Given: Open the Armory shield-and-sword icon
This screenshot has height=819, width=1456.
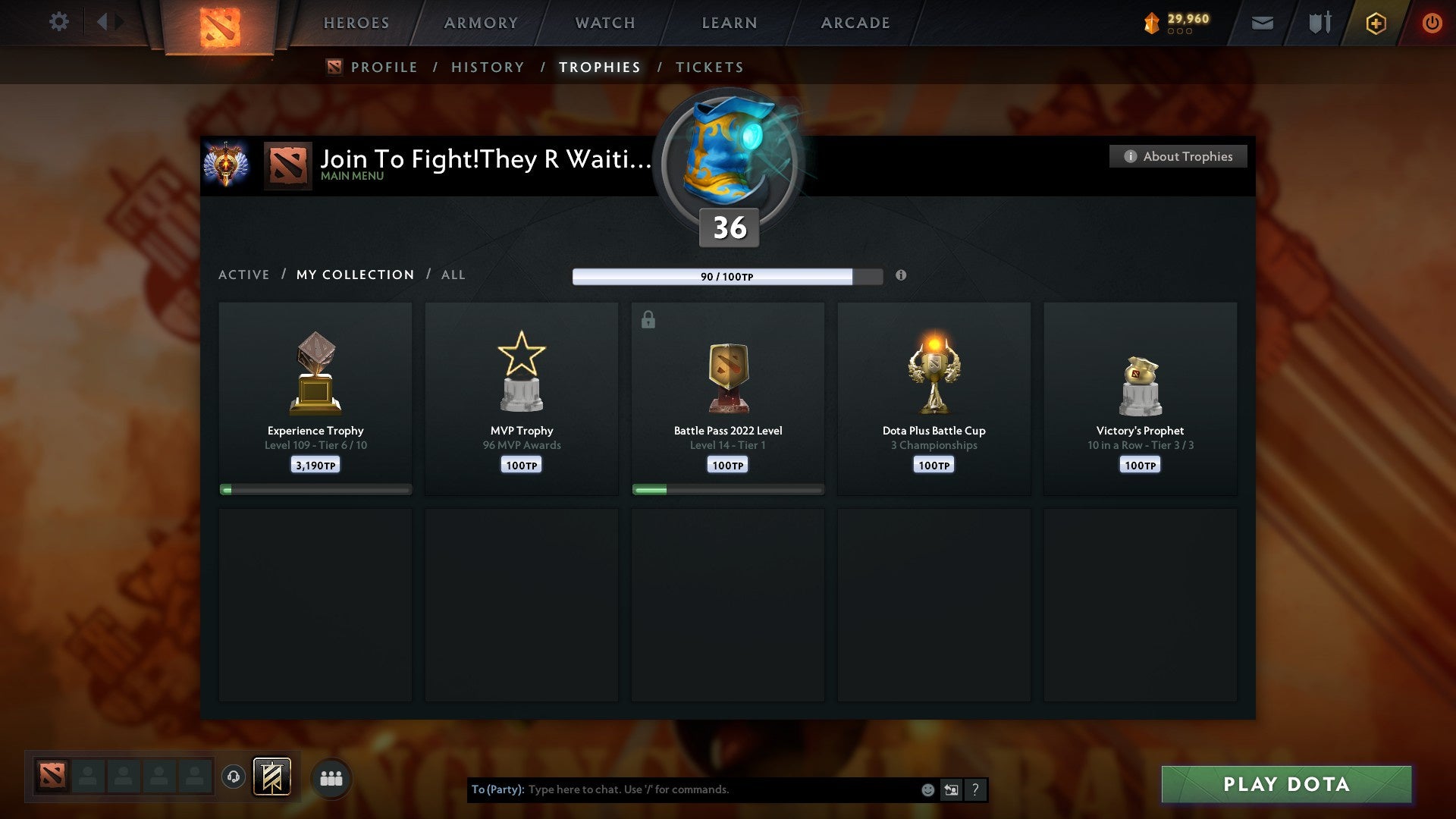Looking at the screenshot, I should point(1319,24).
